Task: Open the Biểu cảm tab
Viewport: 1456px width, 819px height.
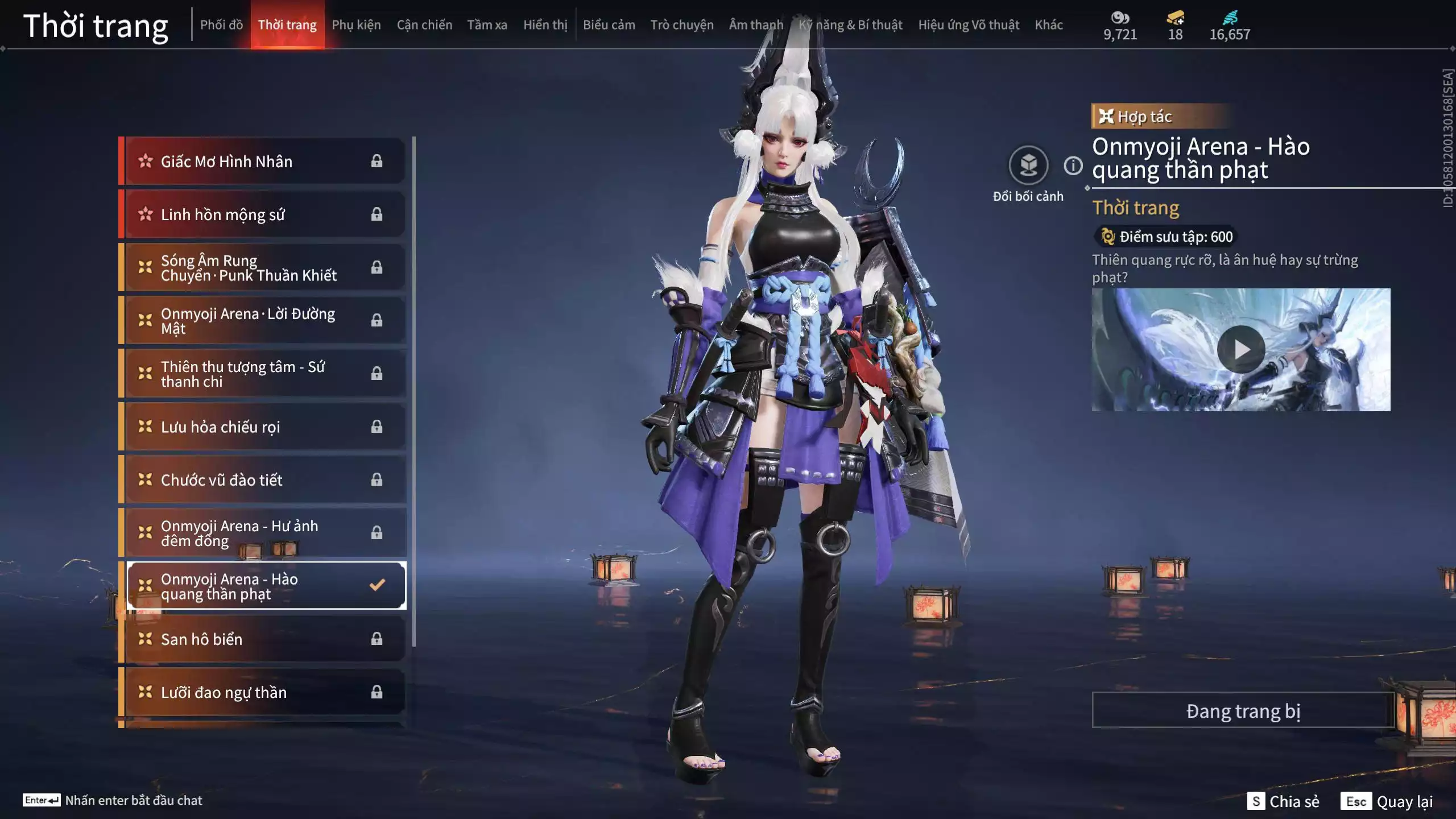Action: [x=609, y=25]
